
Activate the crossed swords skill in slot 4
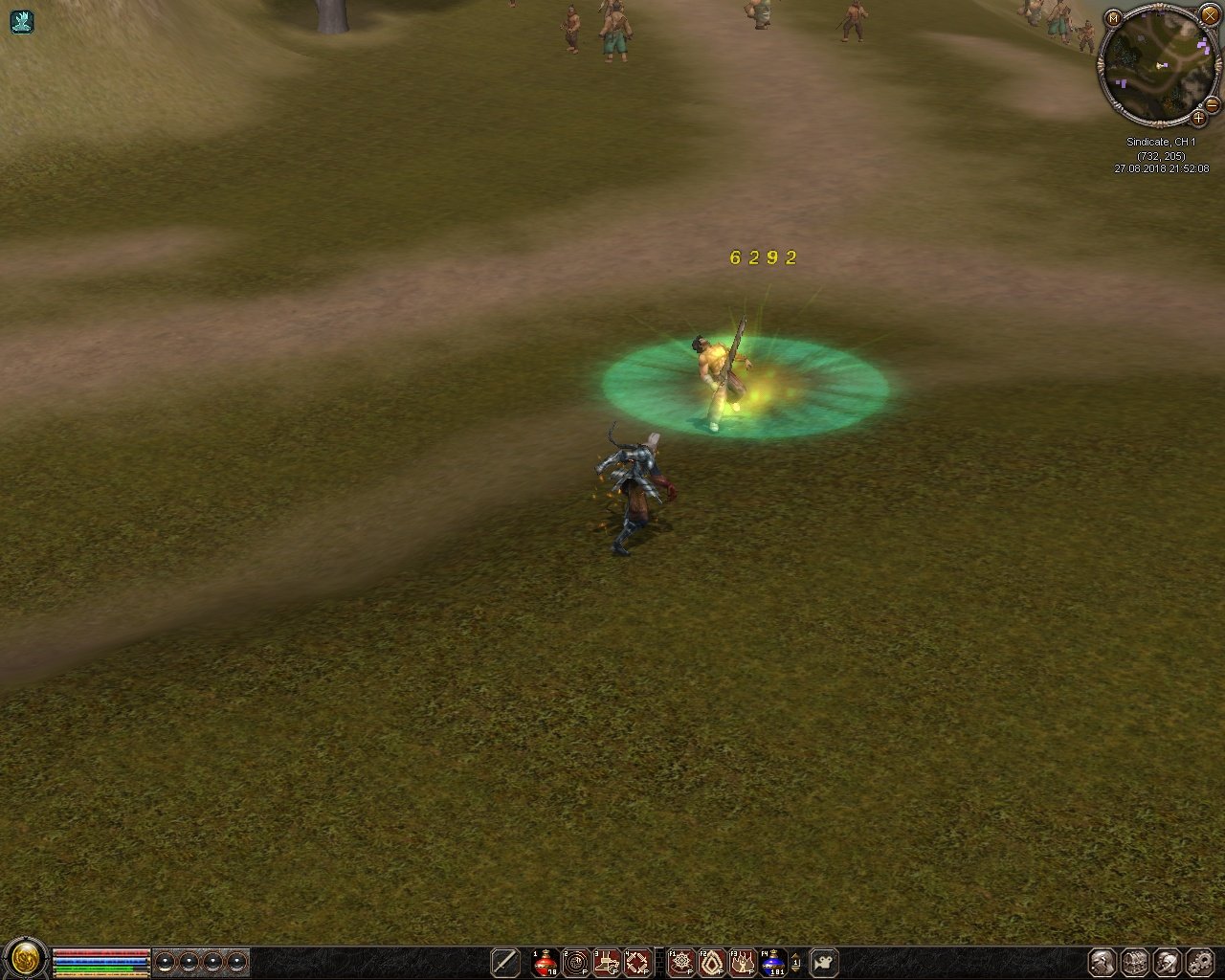pos(637,962)
